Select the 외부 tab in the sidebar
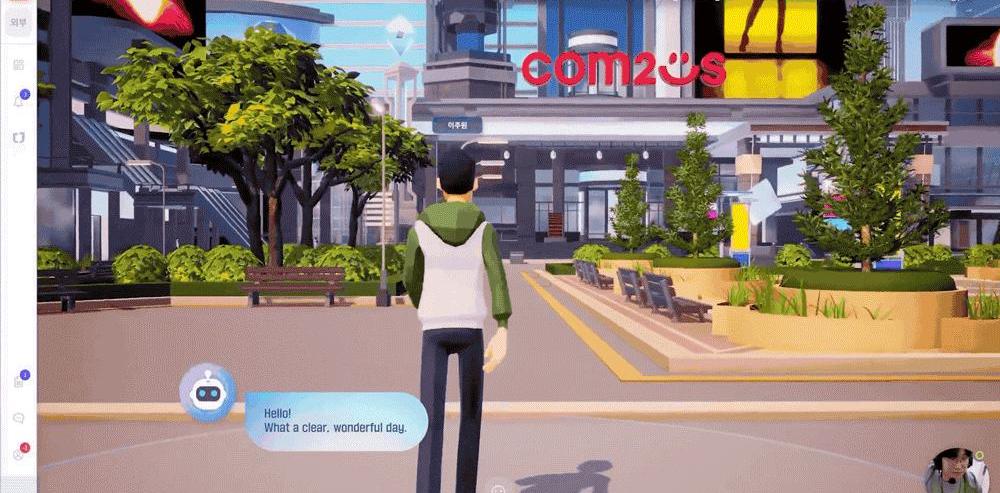This screenshot has height=493, width=1000. pos(18,21)
